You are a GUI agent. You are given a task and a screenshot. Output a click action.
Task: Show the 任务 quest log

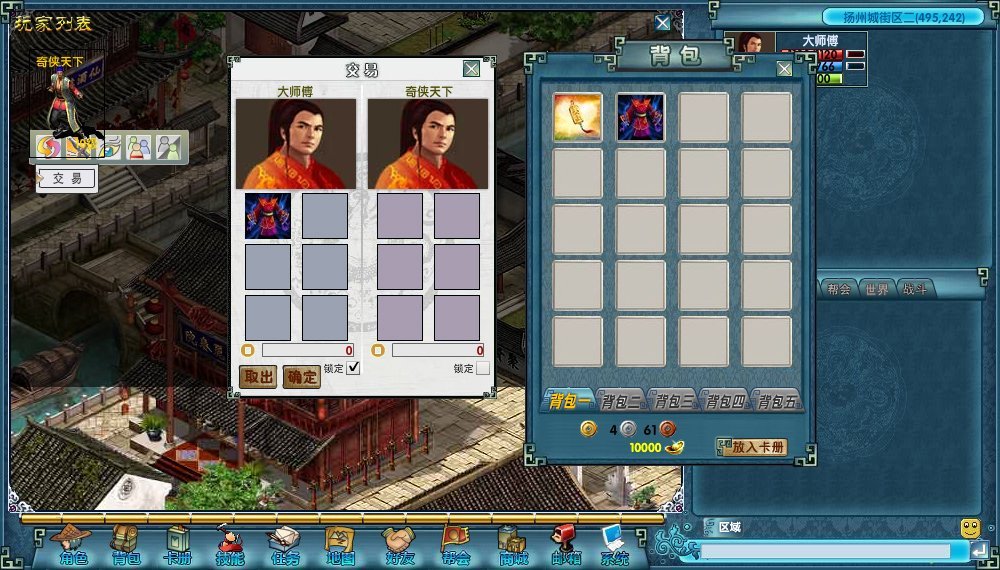click(x=284, y=546)
